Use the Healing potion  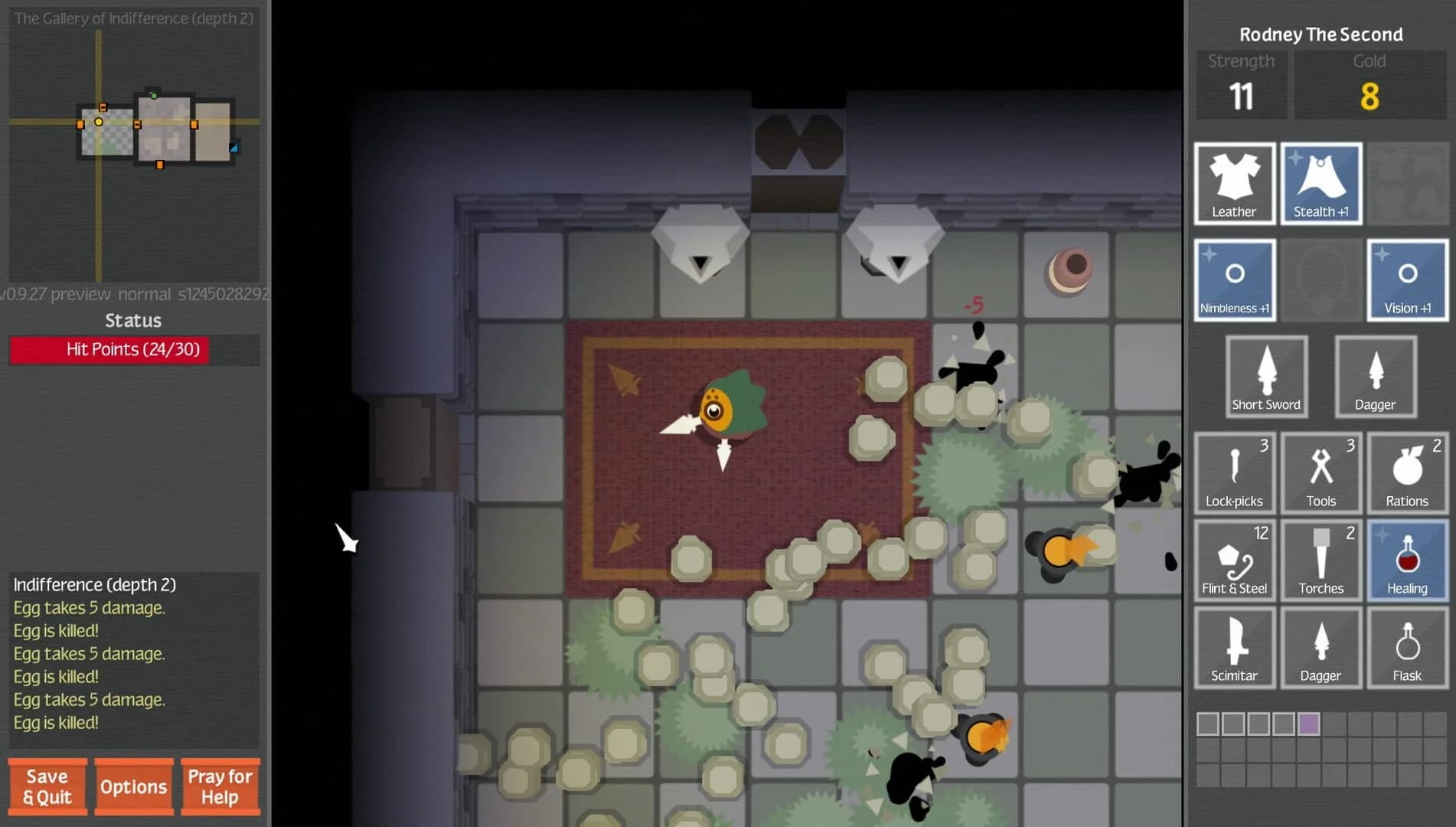click(1407, 560)
